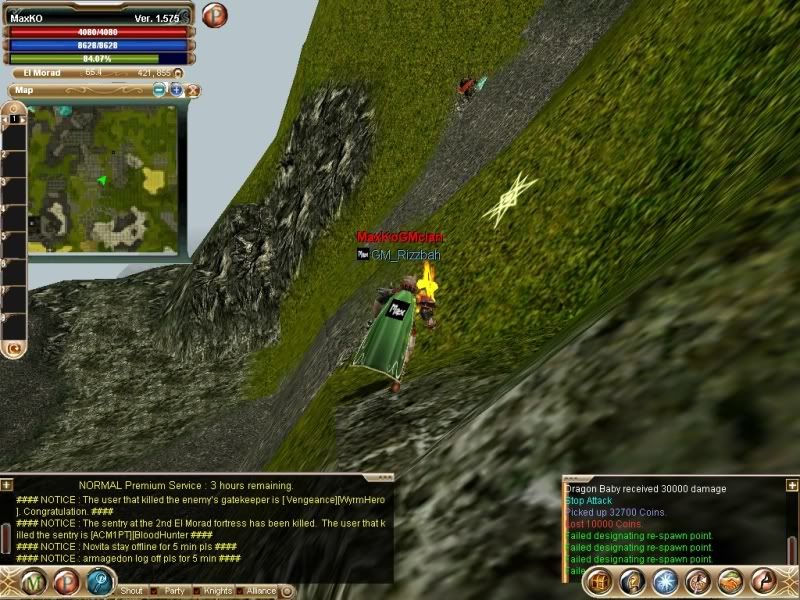Expand the chat window with the plus button
Viewport: 800px width, 600px height.
[x=7, y=485]
